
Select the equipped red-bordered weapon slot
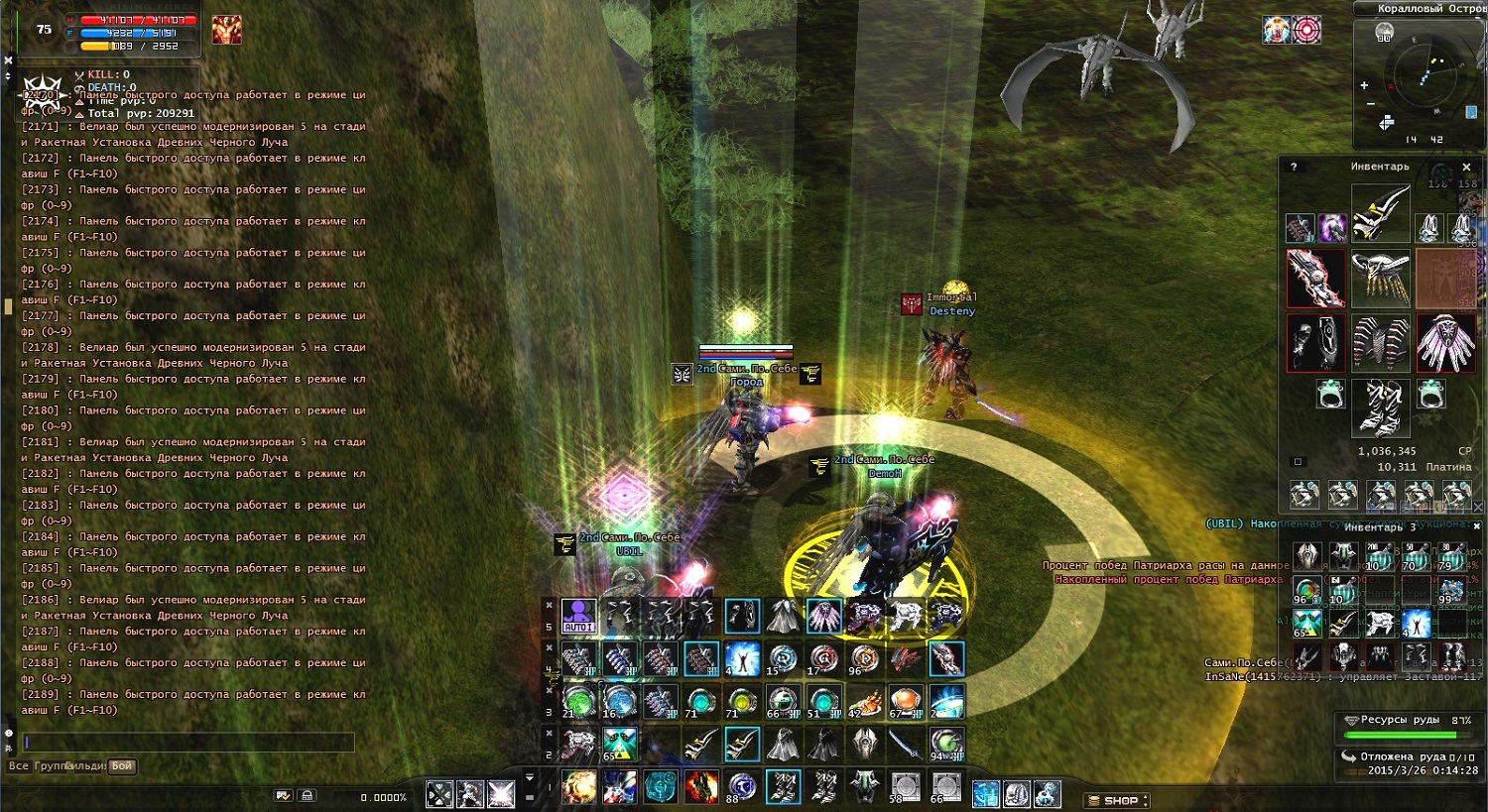[x=1315, y=279]
